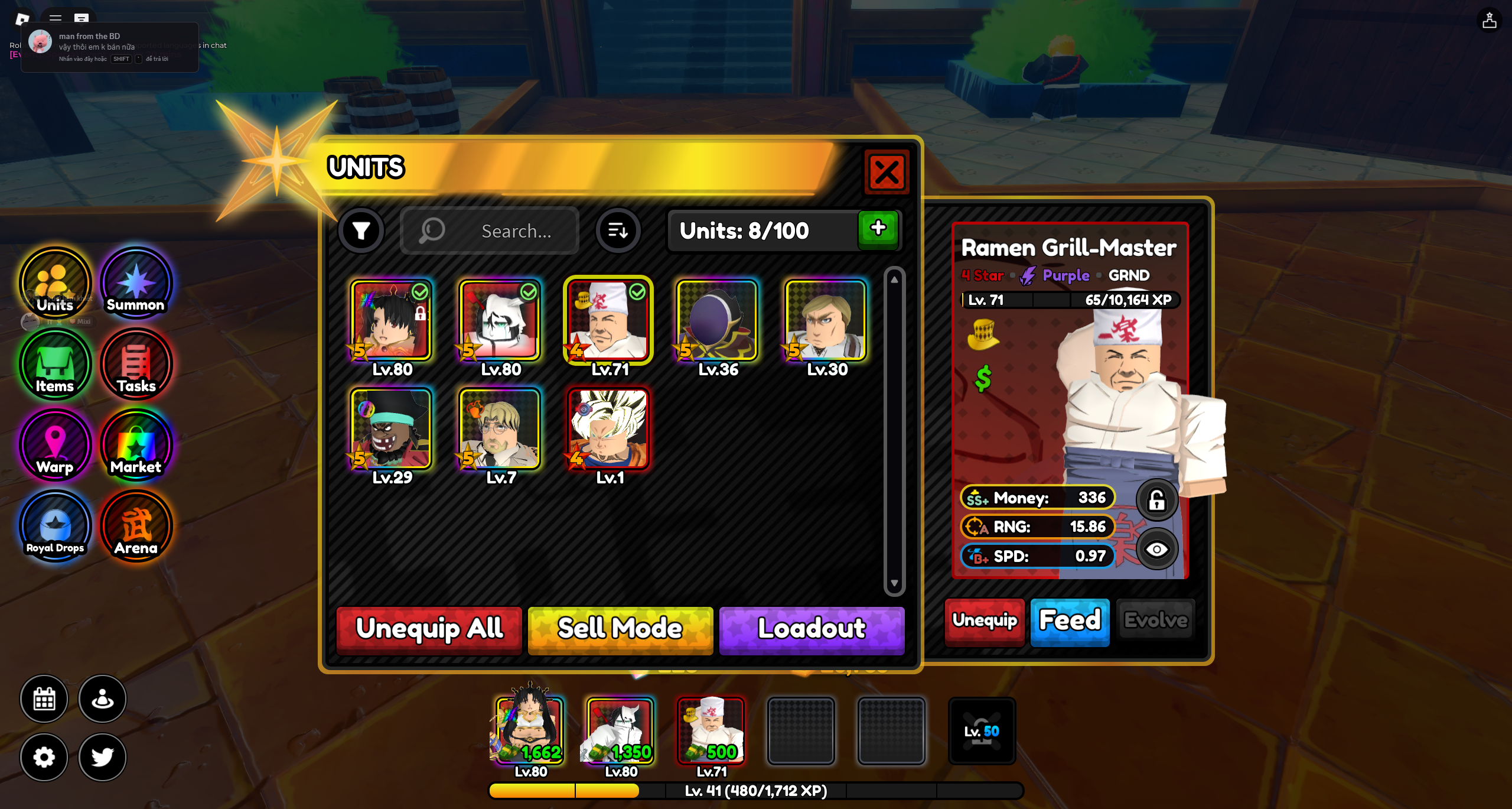Image resolution: width=1512 pixels, height=809 pixels.
Task: Click the unit Search field
Action: pyautogui.click(x=489, y=230)
